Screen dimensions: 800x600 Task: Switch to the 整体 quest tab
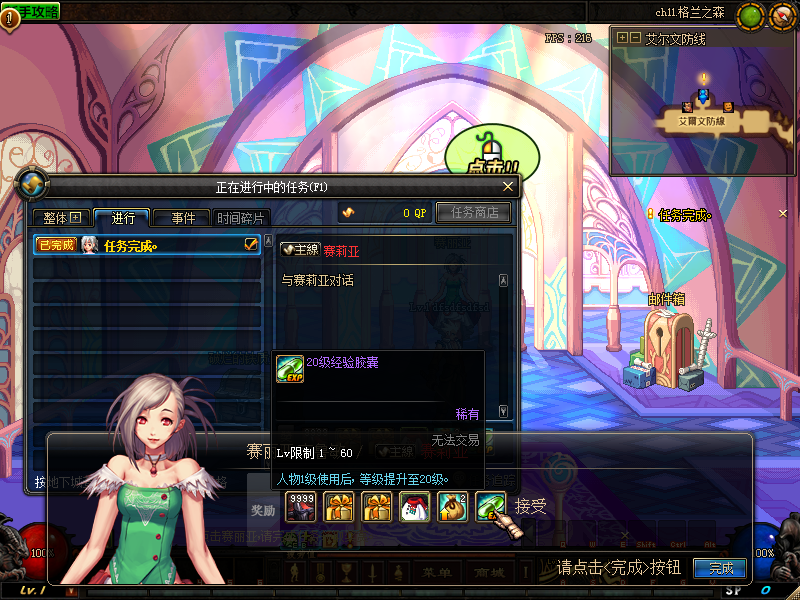coord(61,218)
